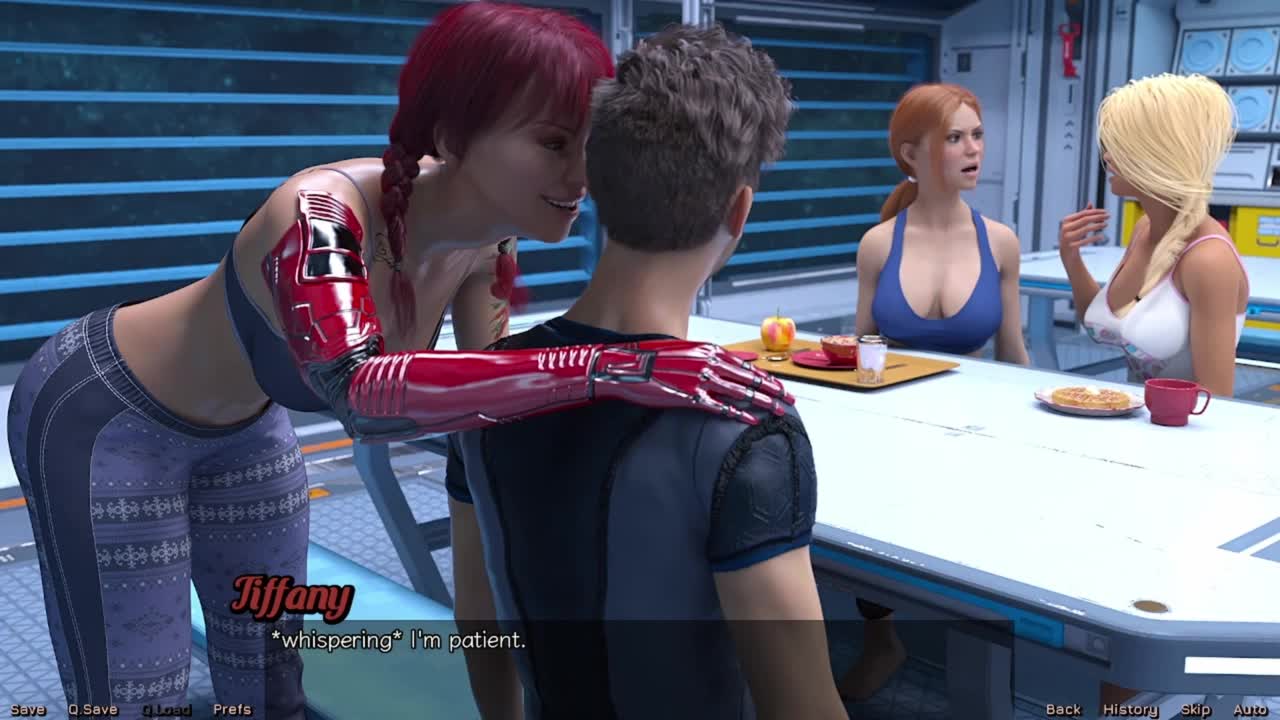
Task: Quick save with Q.Save
Action: point(92,709)
